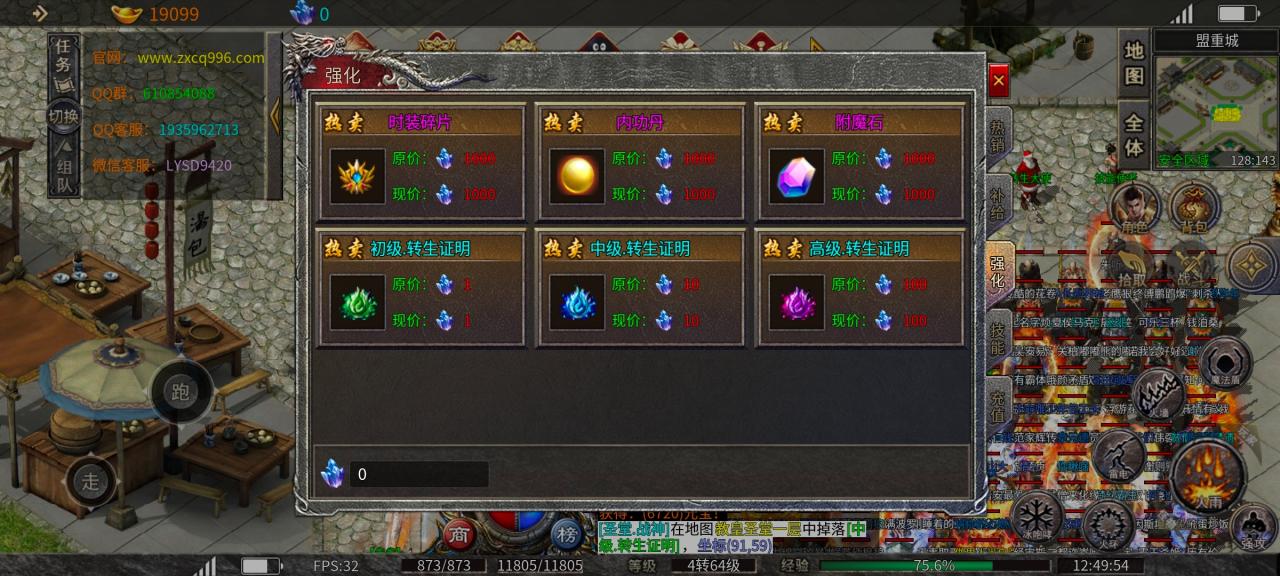Open the 榜 ranking button
This screenshot has height=576, width=1280.
[x=567, y=535]
